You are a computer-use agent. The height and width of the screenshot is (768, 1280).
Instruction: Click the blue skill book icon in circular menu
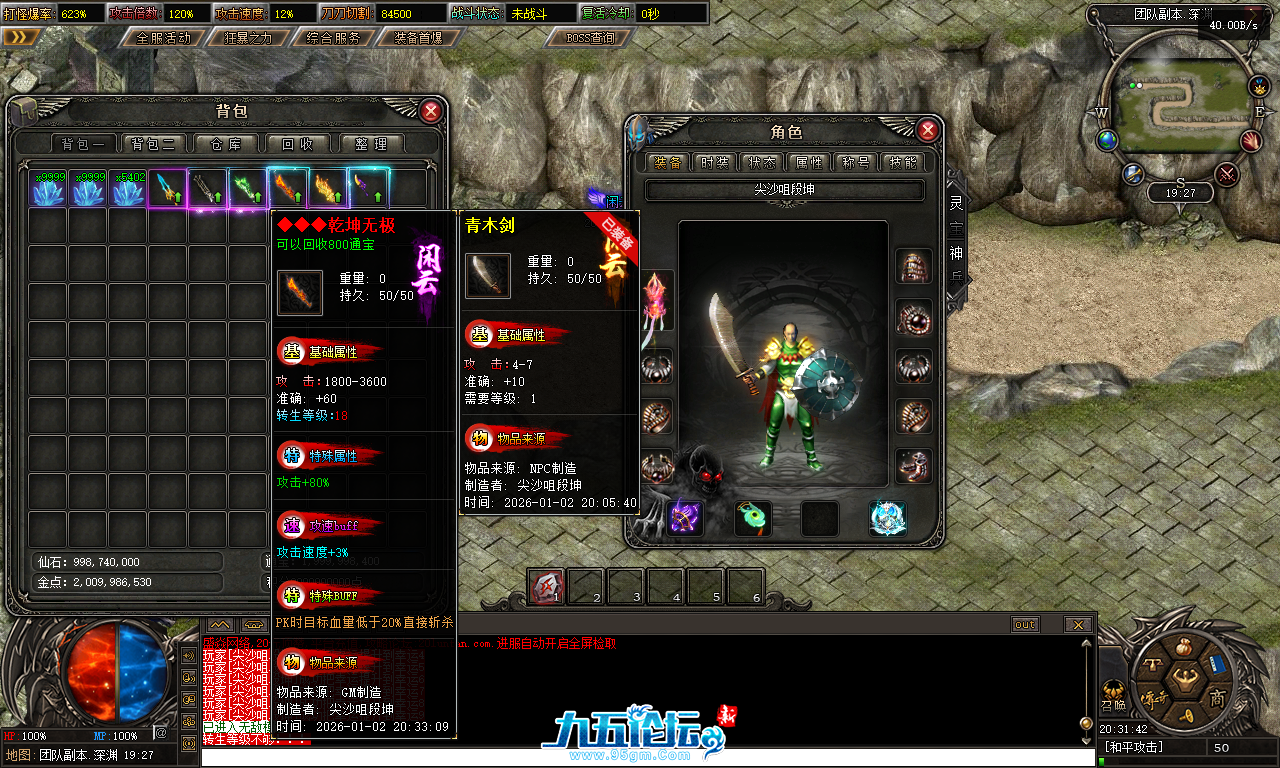coord(1216,664)
